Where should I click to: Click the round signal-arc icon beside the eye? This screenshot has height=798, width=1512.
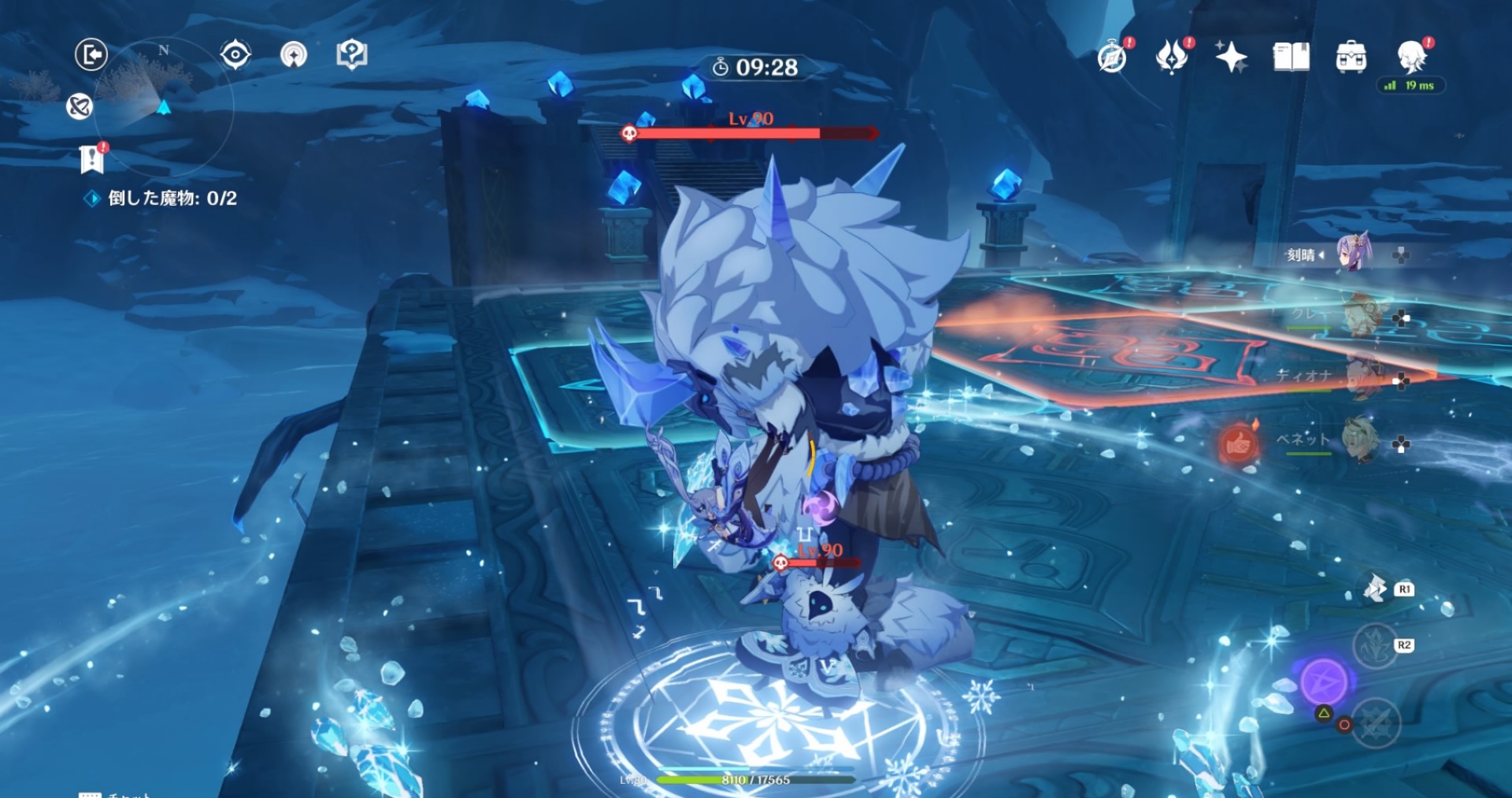[294, 55]
